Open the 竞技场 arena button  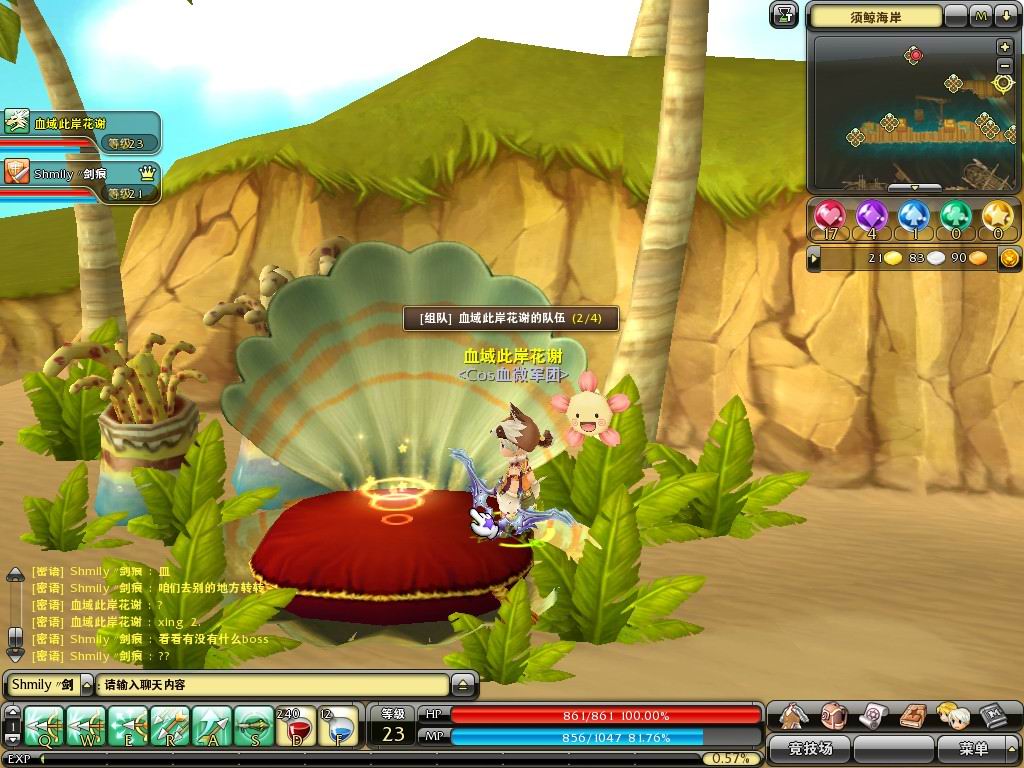click(x=810, y=748)
